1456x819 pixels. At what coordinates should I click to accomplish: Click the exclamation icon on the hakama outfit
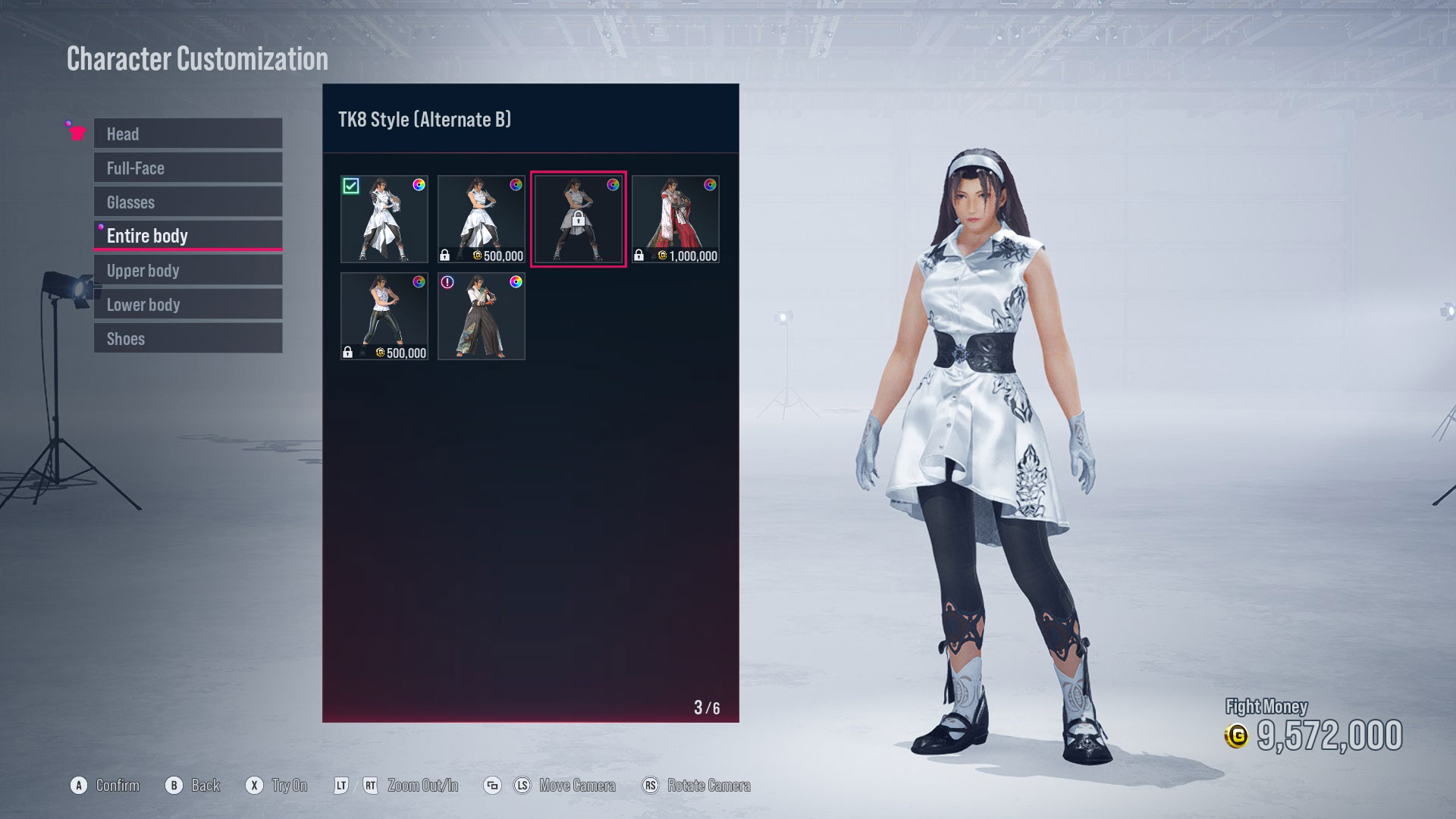click(447, 284)
